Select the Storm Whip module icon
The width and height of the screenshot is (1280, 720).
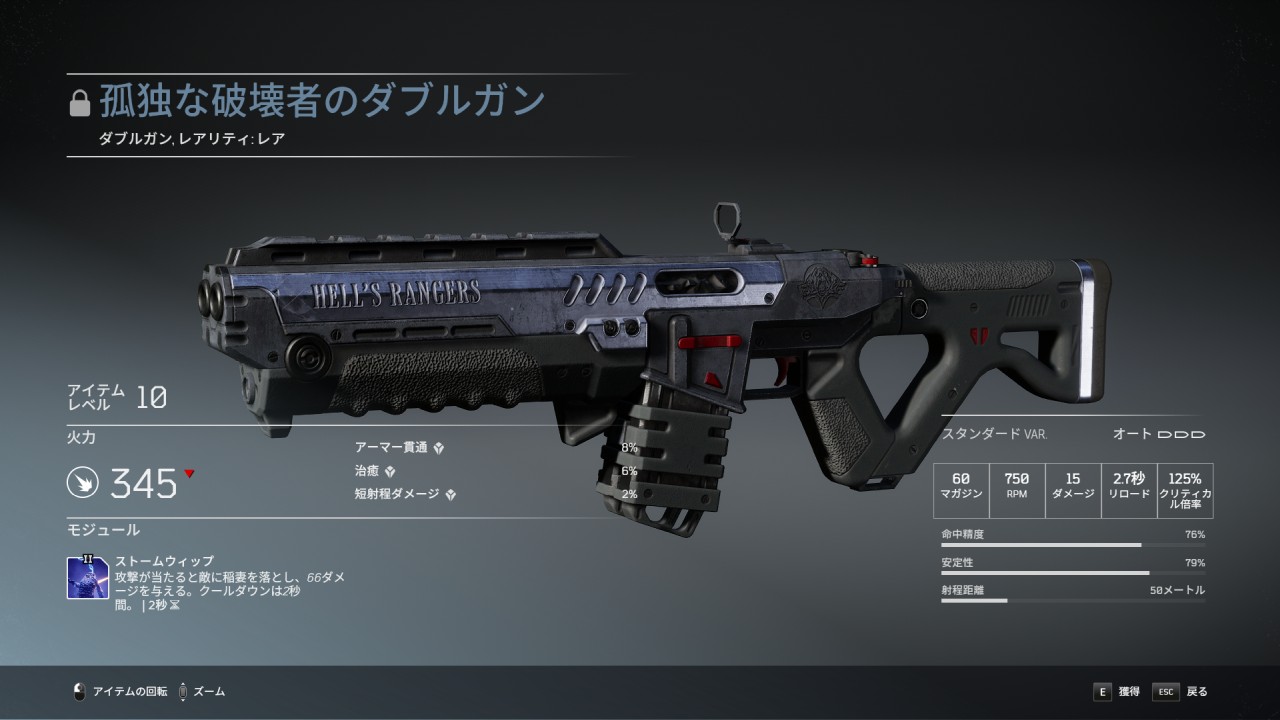click(x=88, y=578)
